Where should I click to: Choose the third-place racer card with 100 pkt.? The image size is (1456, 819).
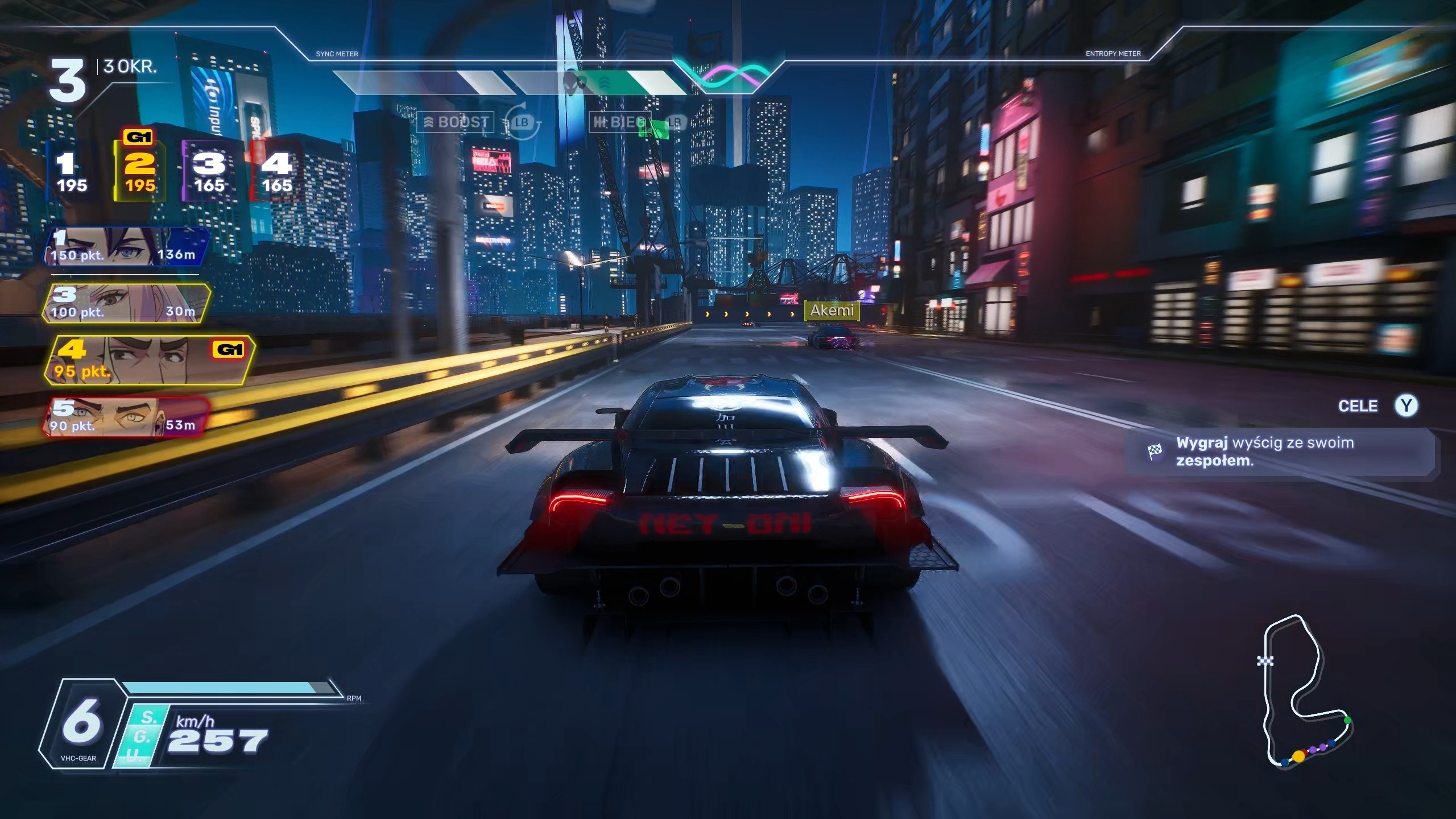coord(126,304)
